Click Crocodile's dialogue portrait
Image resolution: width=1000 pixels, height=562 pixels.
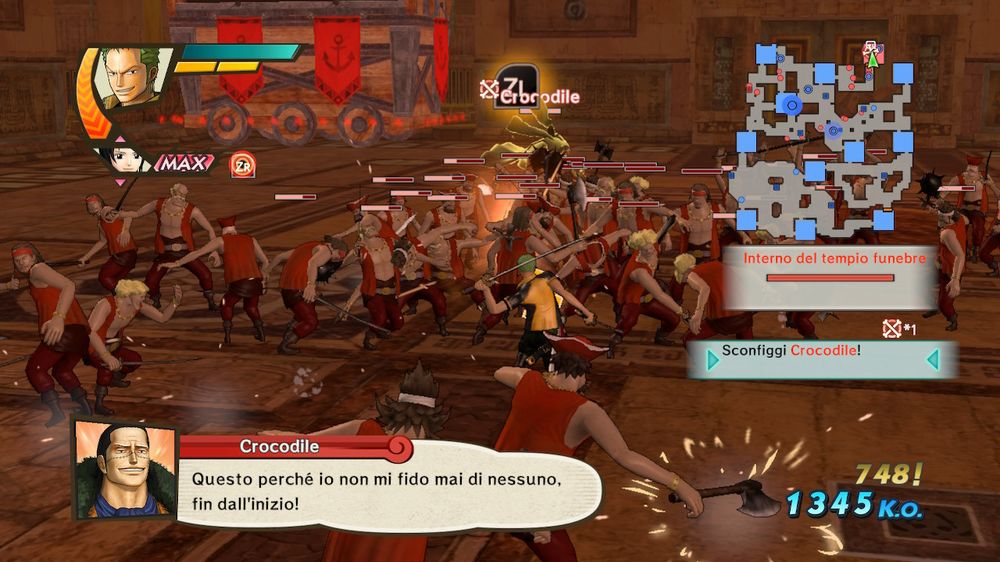click(124, 469)
